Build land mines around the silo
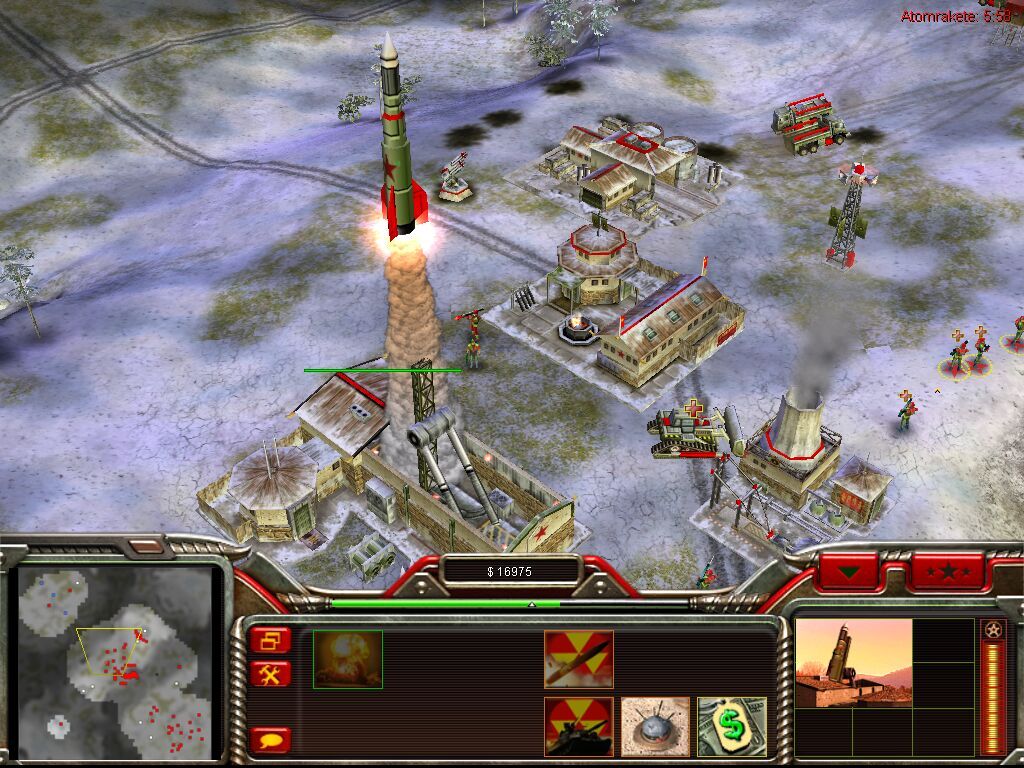 coord(655,726)
